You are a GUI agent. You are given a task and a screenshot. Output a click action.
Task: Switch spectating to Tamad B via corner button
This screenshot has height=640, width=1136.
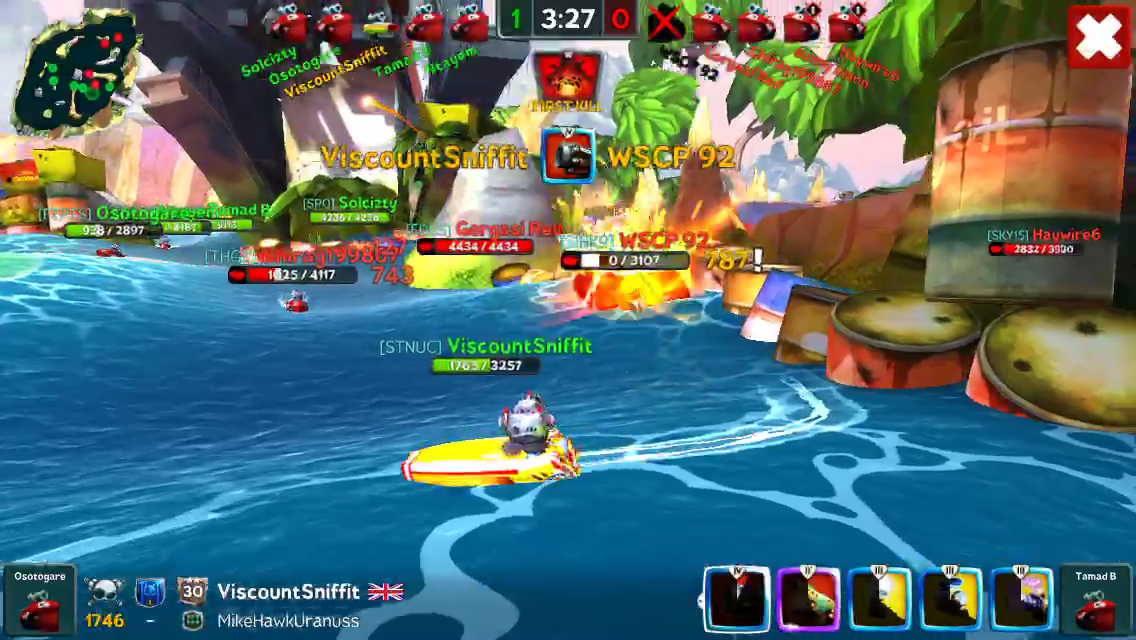(1096, 601)
